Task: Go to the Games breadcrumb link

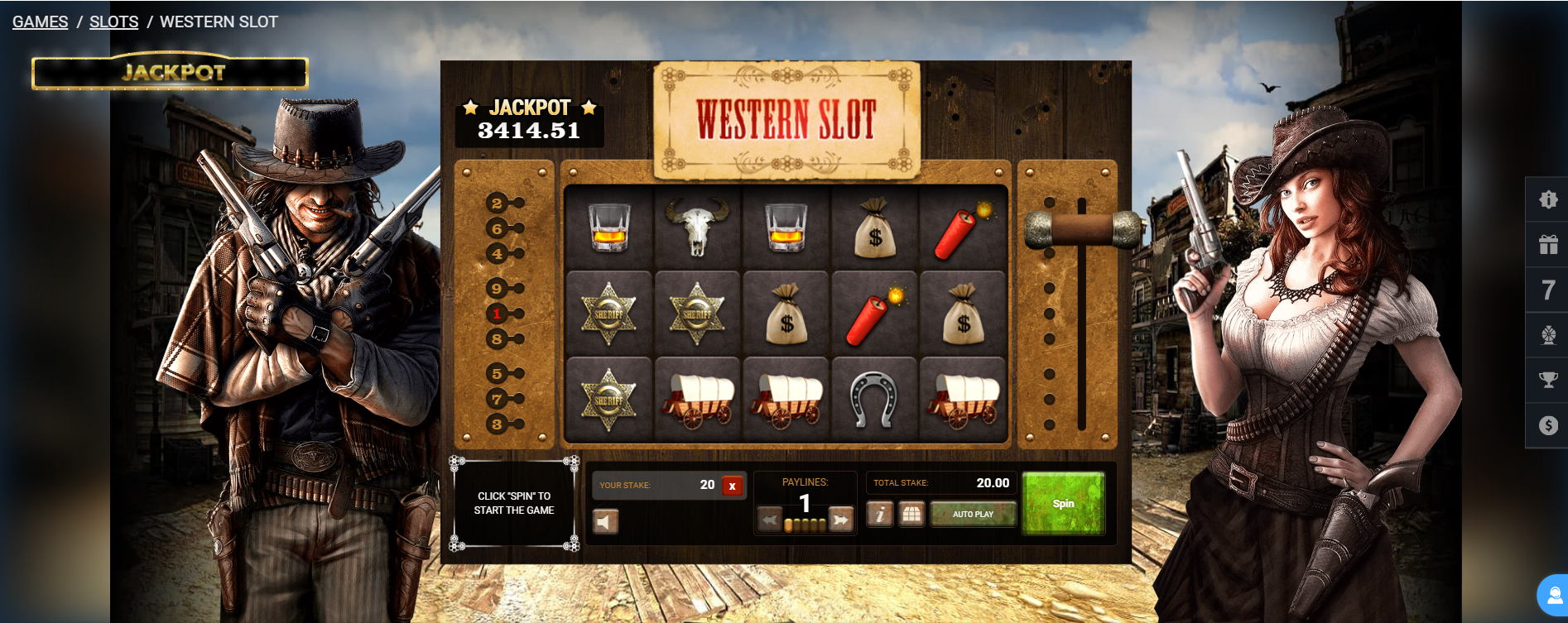Action: [x=40, y=22]
